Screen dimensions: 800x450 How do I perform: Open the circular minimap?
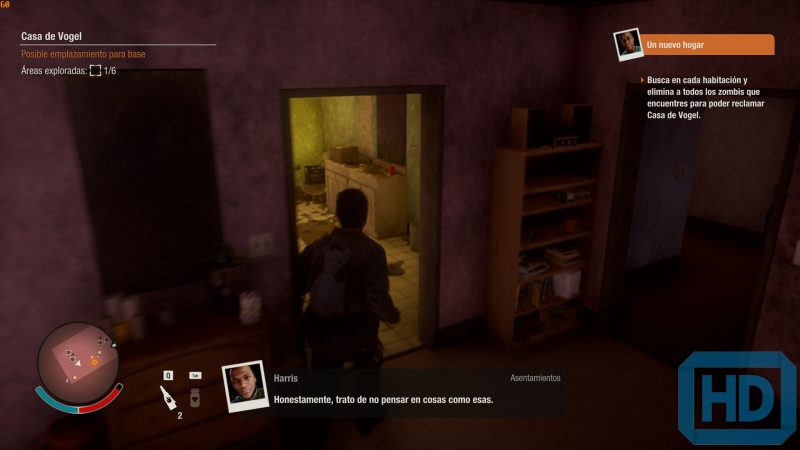pyautogui.click(x=78, y=360)
